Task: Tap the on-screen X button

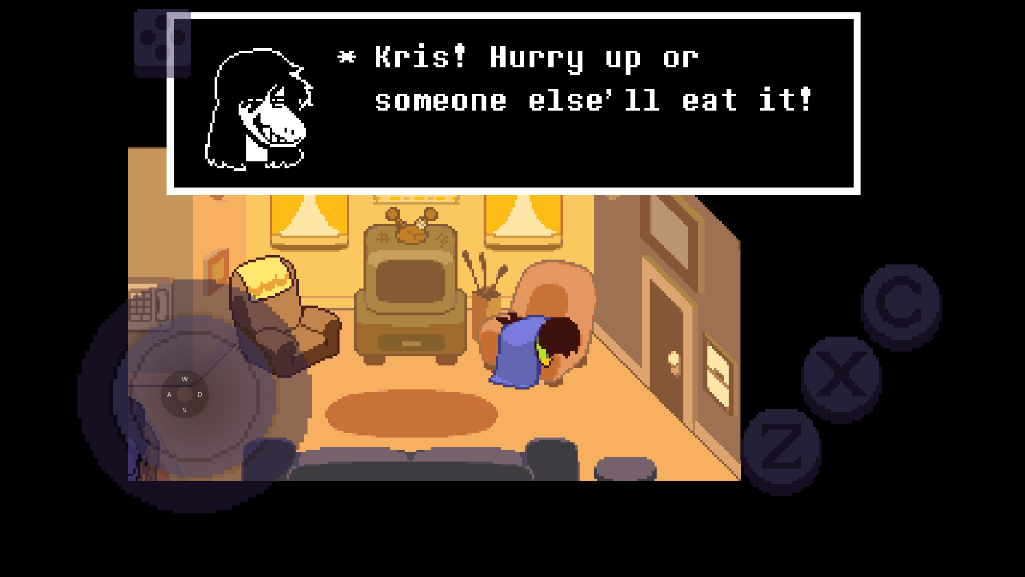Action: [841, 378]
